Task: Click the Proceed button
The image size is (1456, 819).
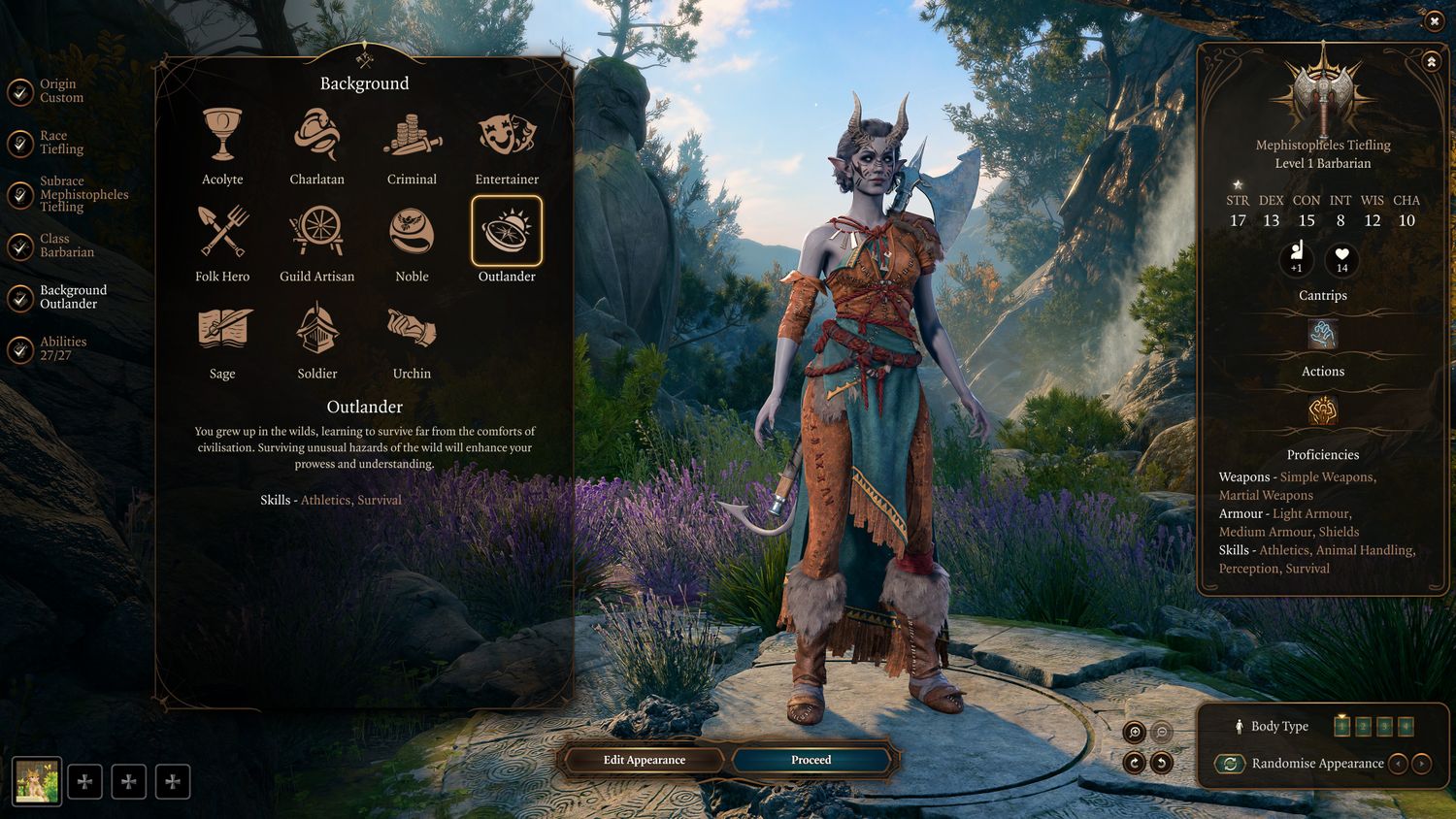Action: click(811, 760)
